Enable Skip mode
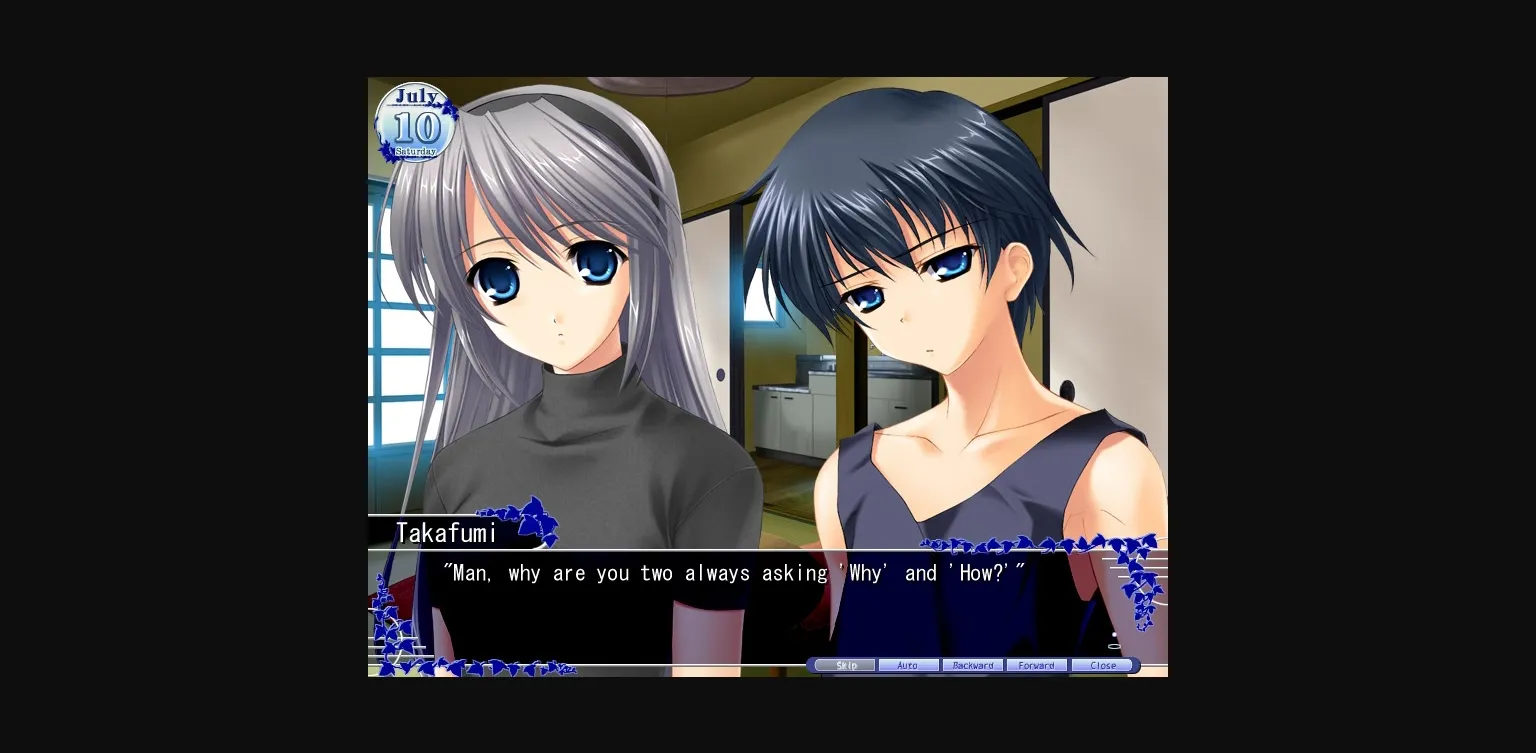 point(845,665)
